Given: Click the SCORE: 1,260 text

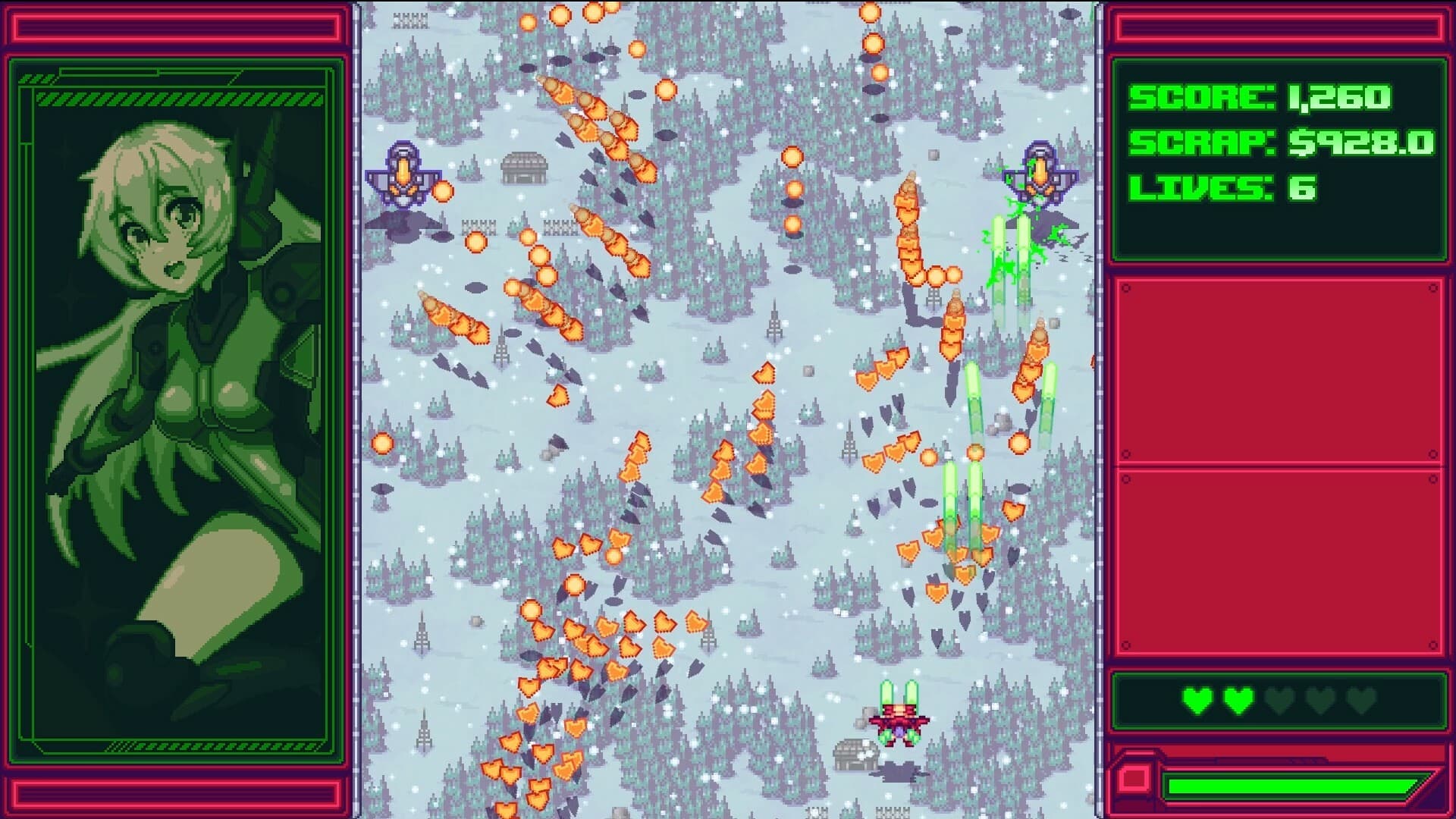Looking at the screenshot, I should 1259,97.
